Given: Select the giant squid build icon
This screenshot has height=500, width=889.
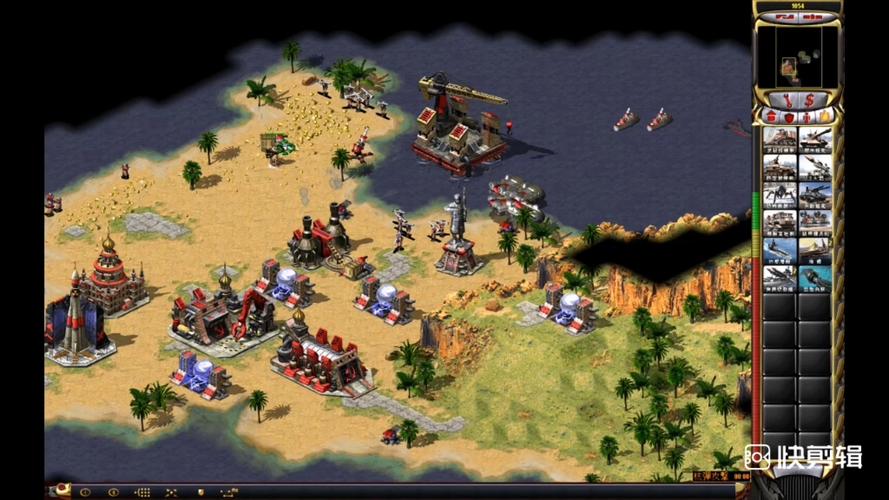Looking at the screenshot, I should 815,277.
